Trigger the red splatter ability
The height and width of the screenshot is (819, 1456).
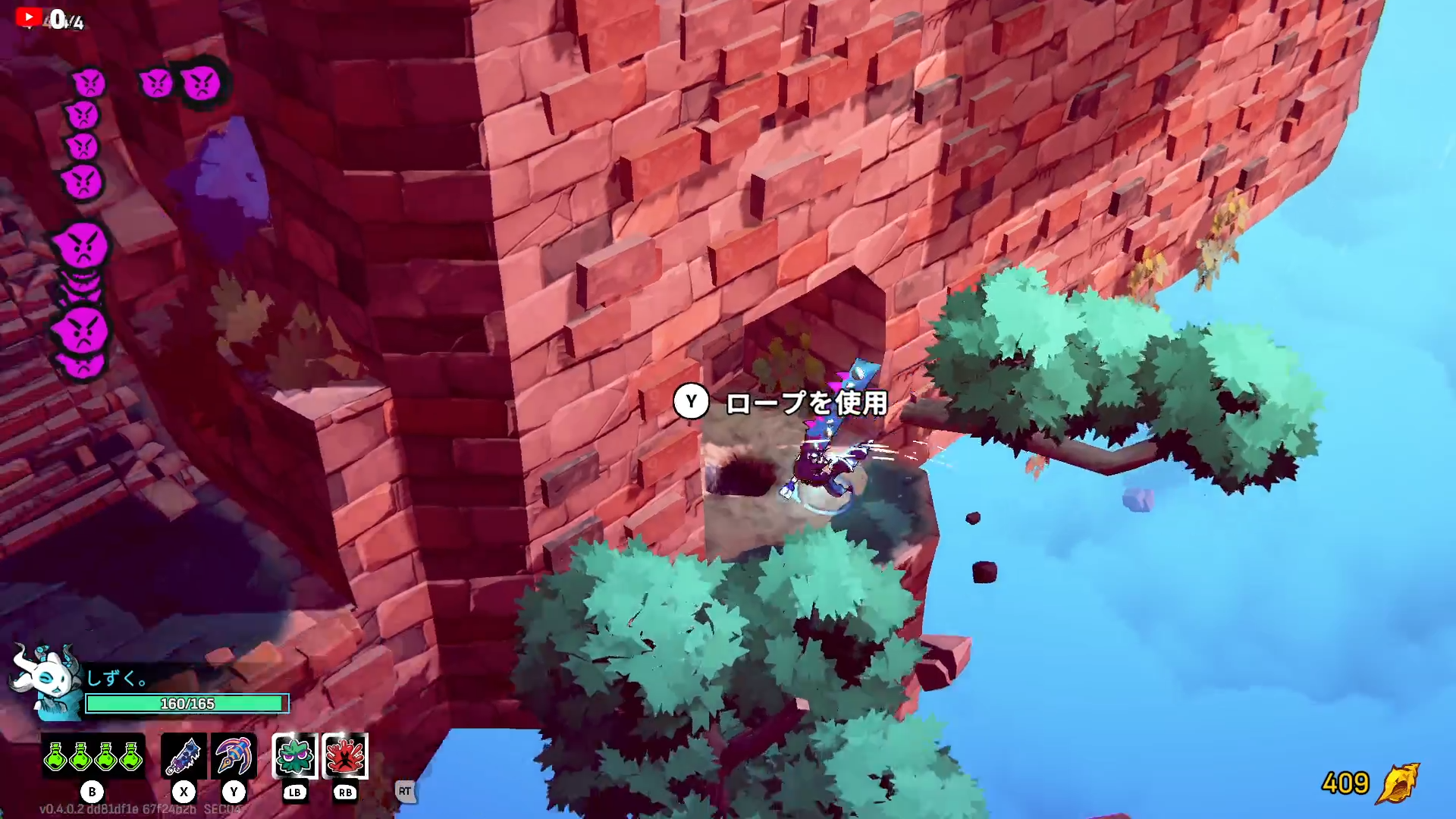tap(345, 756)
